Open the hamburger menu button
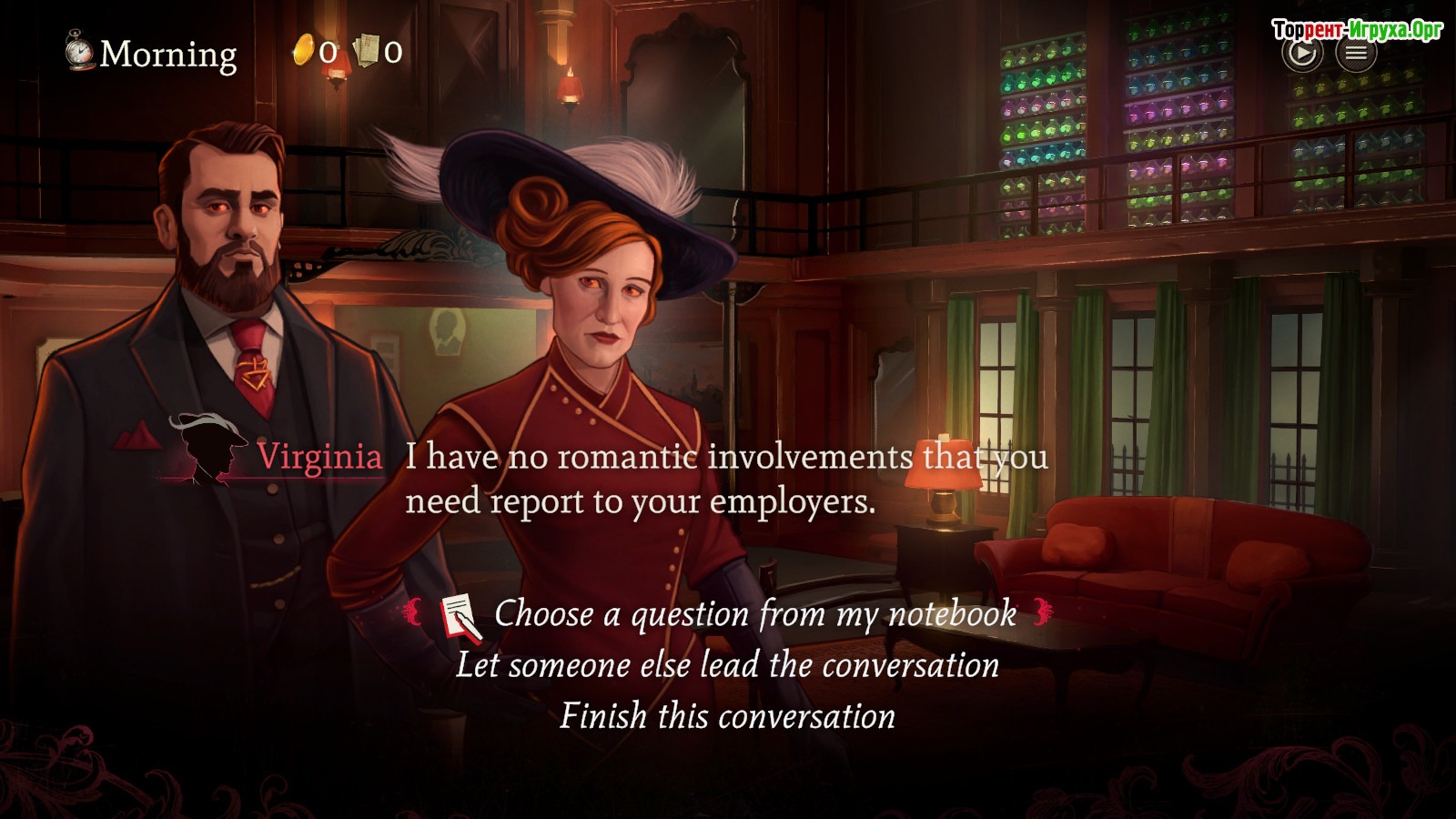Image resolution: width=1456 pixels, height=819 pixels. 1356,54
